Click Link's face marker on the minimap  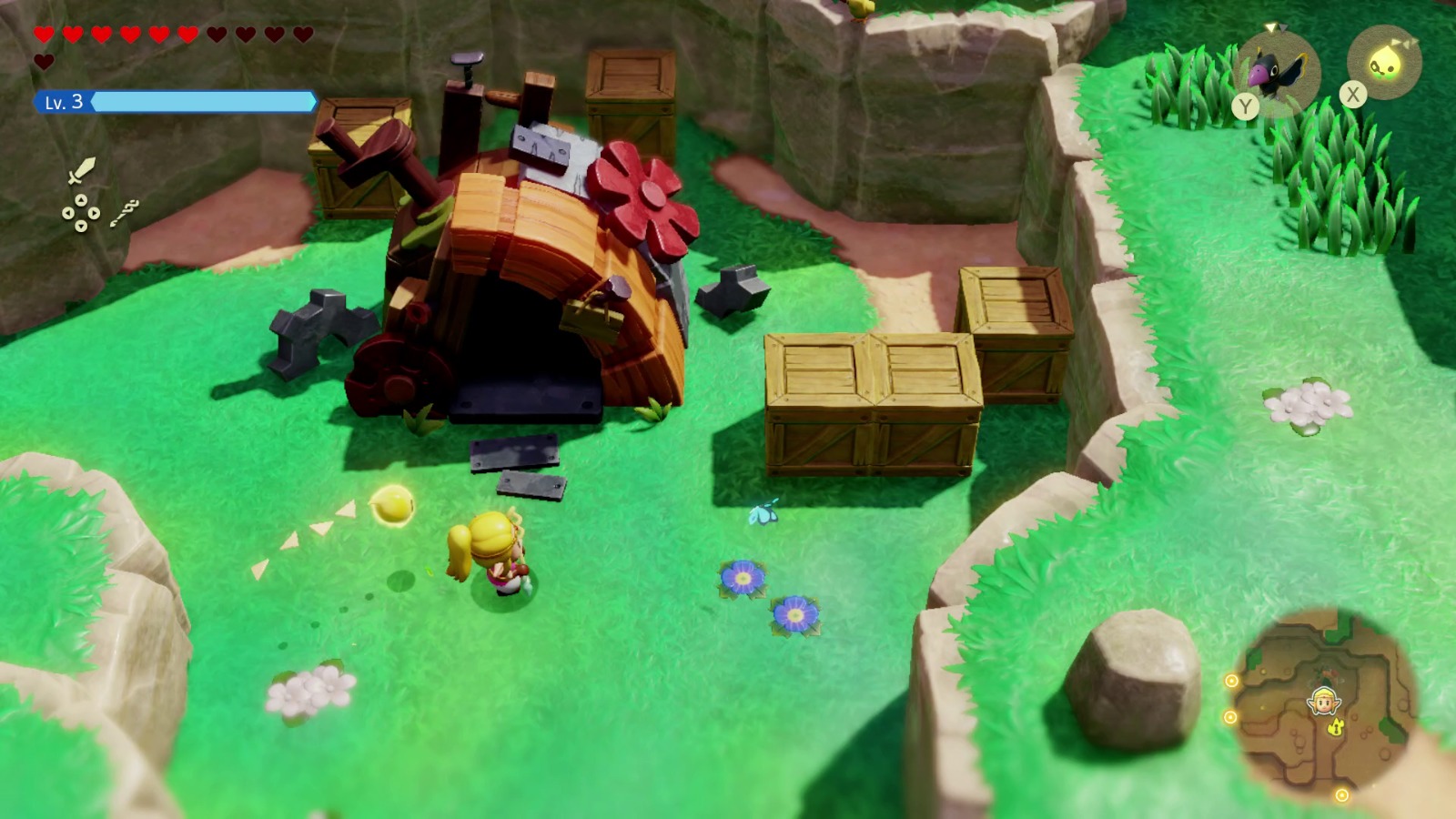1323,702
